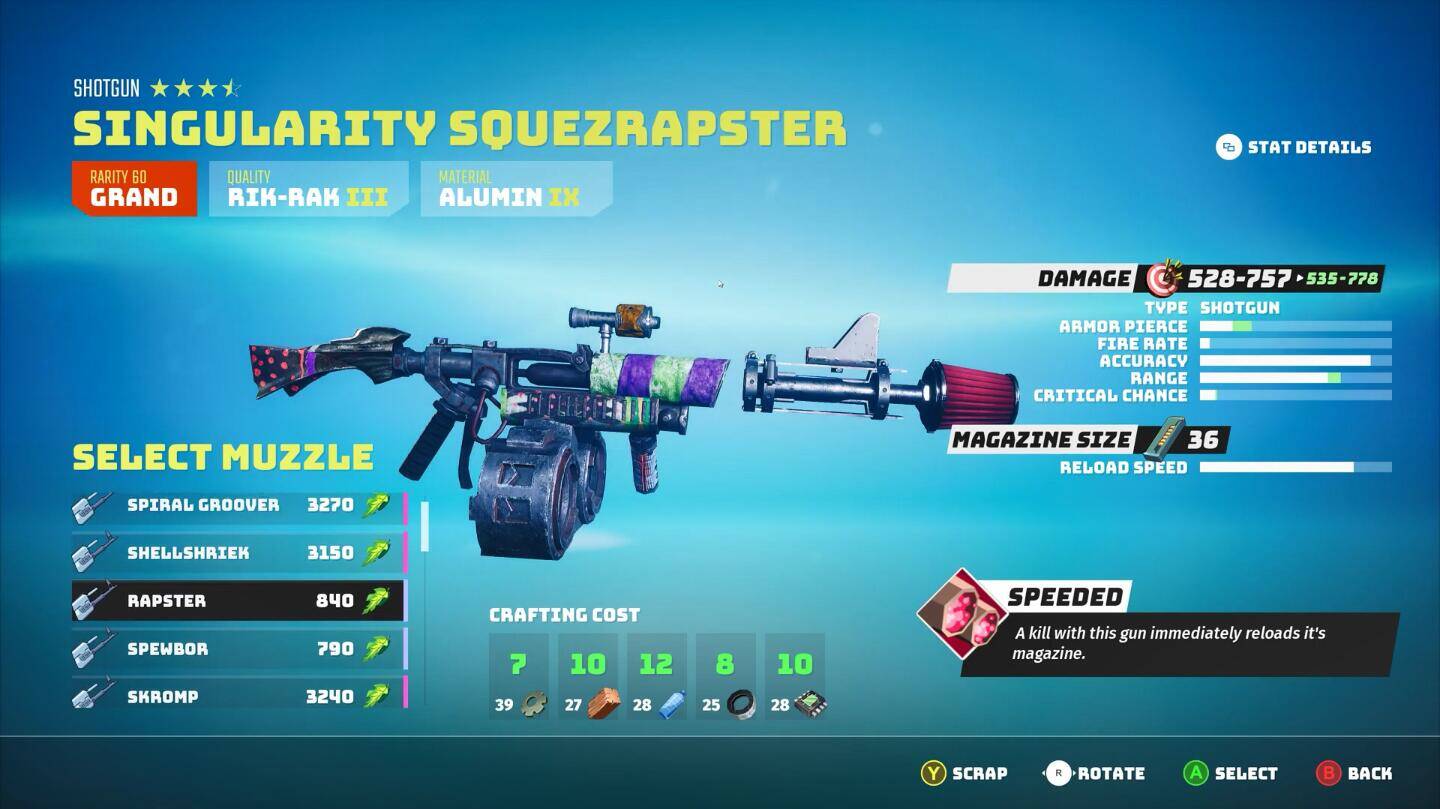Pick the highlighted Rapster muzzle
The height and width of the screenshot is (809, 1440).
coord(238,601)
